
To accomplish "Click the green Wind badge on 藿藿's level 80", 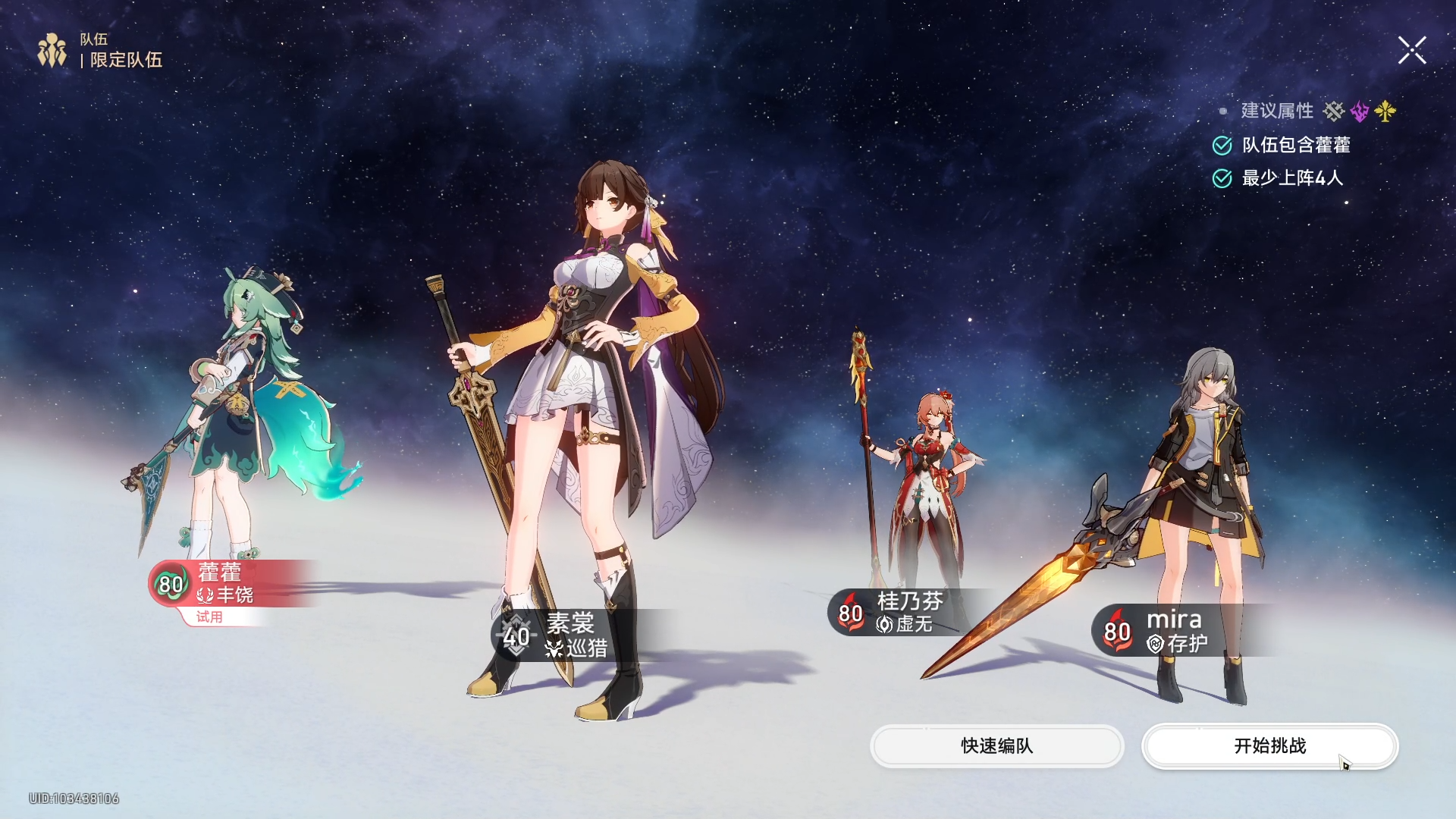I will 171,584.
